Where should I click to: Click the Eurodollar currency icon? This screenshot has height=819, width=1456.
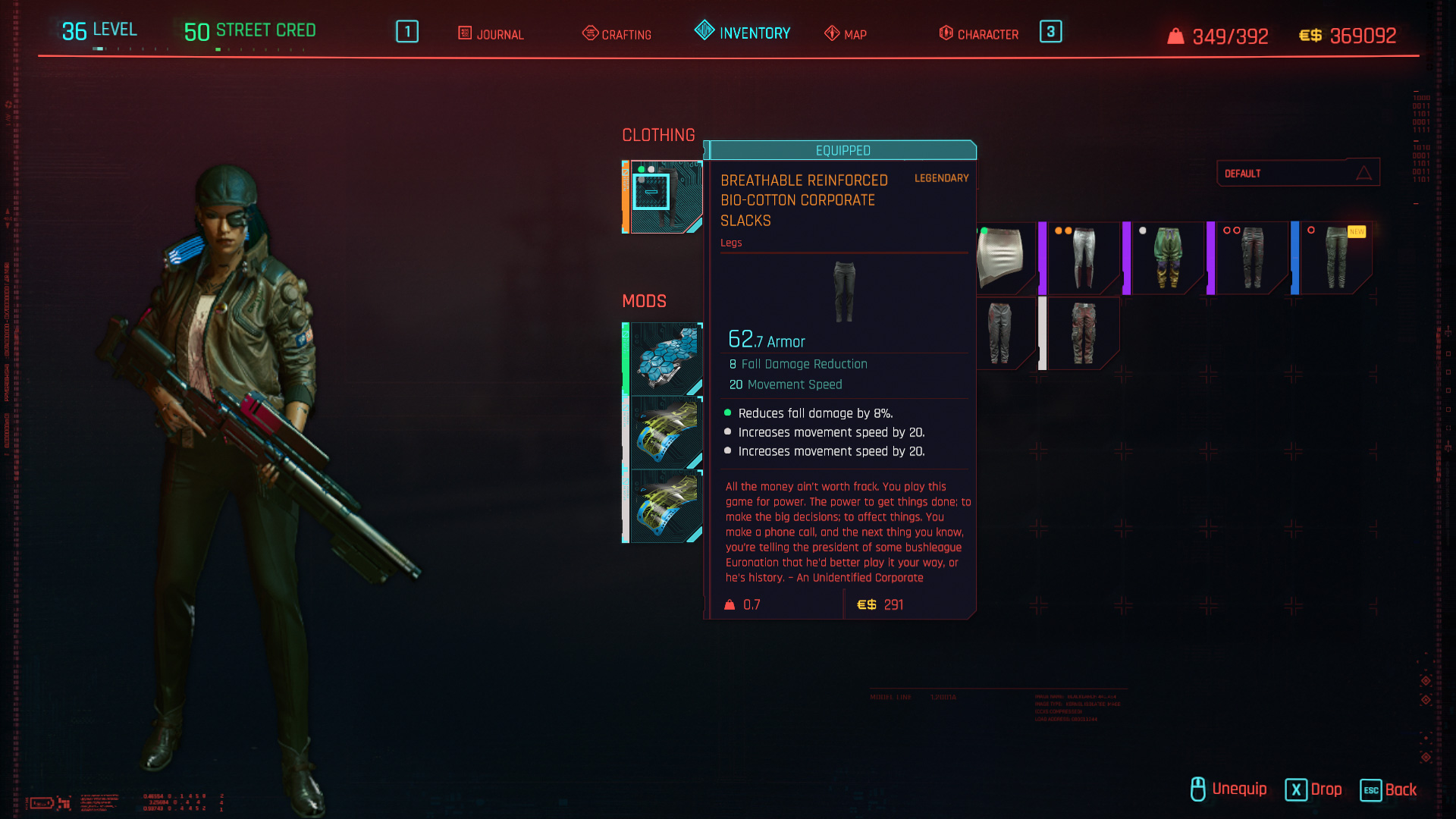1309,35
